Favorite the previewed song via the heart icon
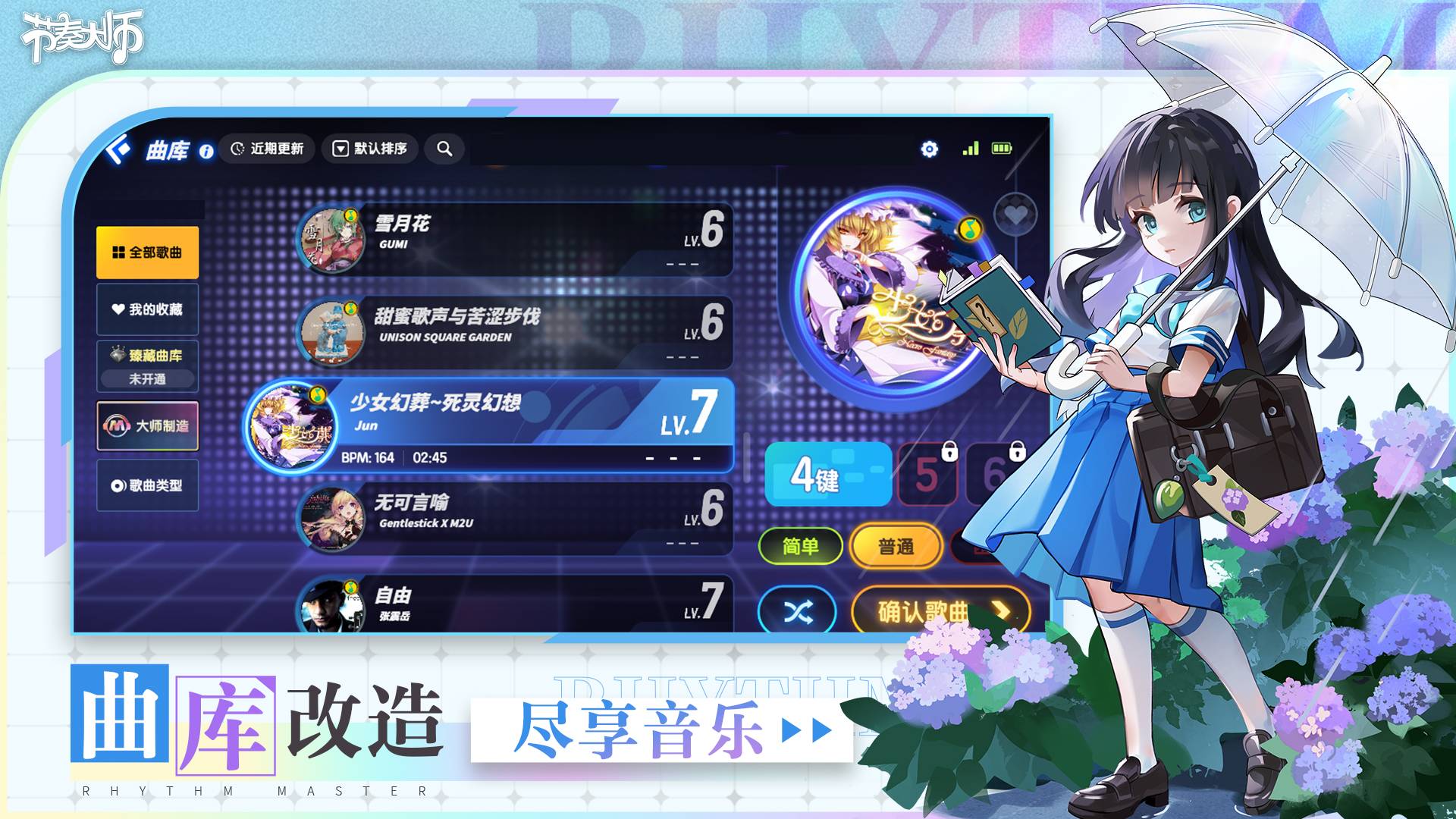Image resolution: width=1456 pixels, height=819 pixels. click(x=1016, y=213)
